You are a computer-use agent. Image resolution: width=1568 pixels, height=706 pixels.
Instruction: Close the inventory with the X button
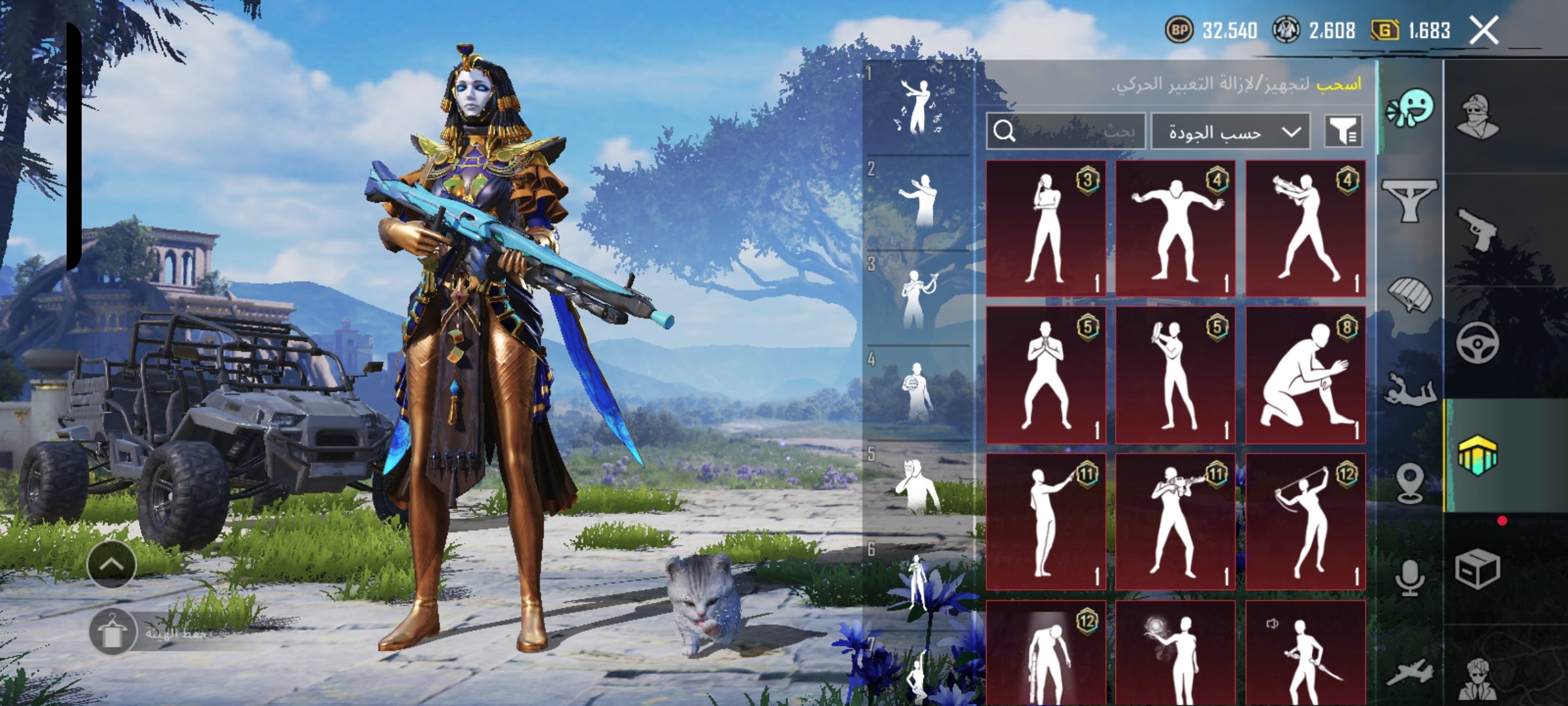(1484, 31)
